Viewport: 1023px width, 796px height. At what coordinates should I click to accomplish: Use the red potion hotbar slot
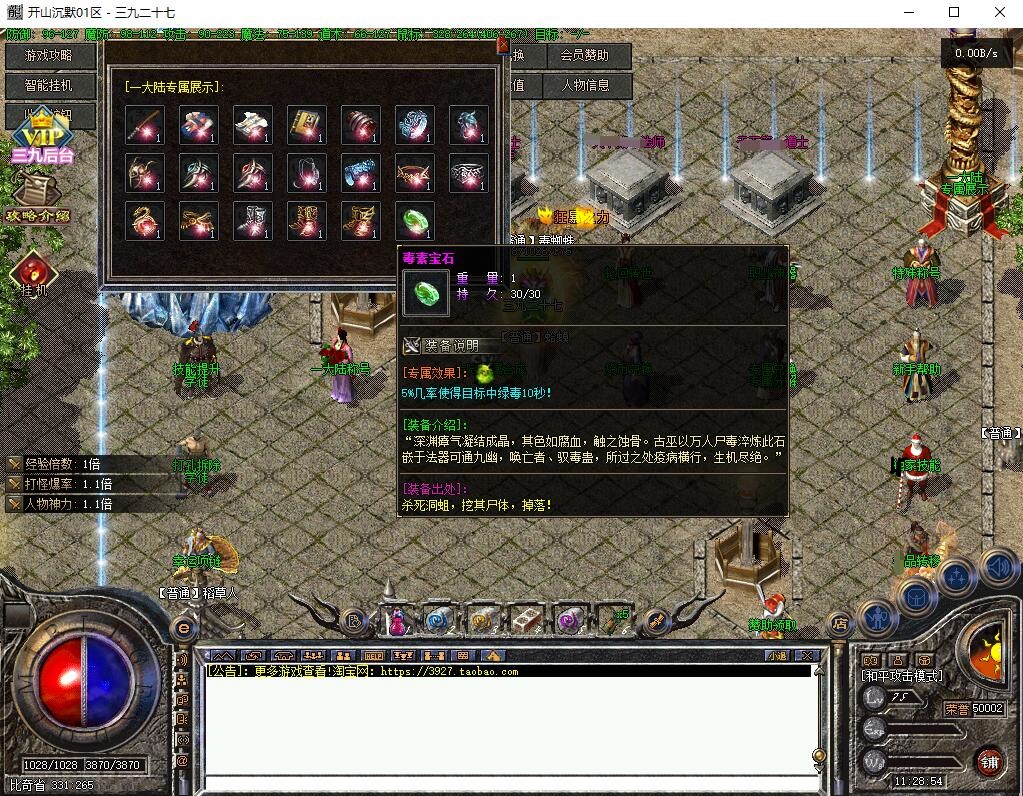[398, 621]
